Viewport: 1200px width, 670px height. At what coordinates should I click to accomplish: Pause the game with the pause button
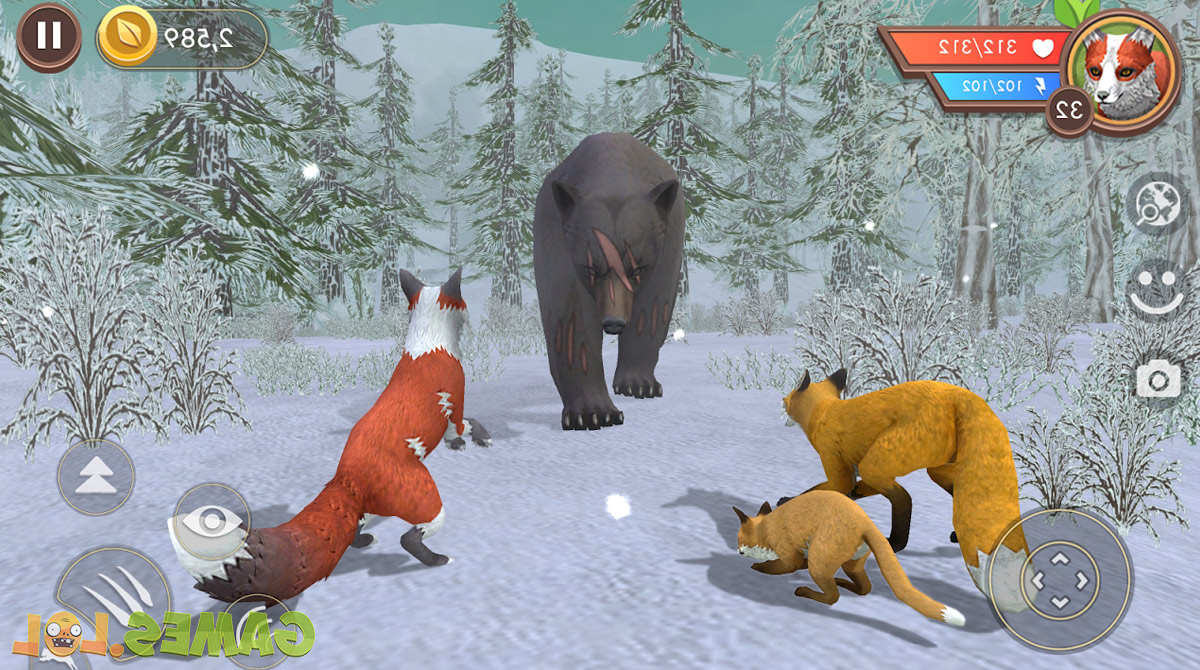[x=48, y=37]
